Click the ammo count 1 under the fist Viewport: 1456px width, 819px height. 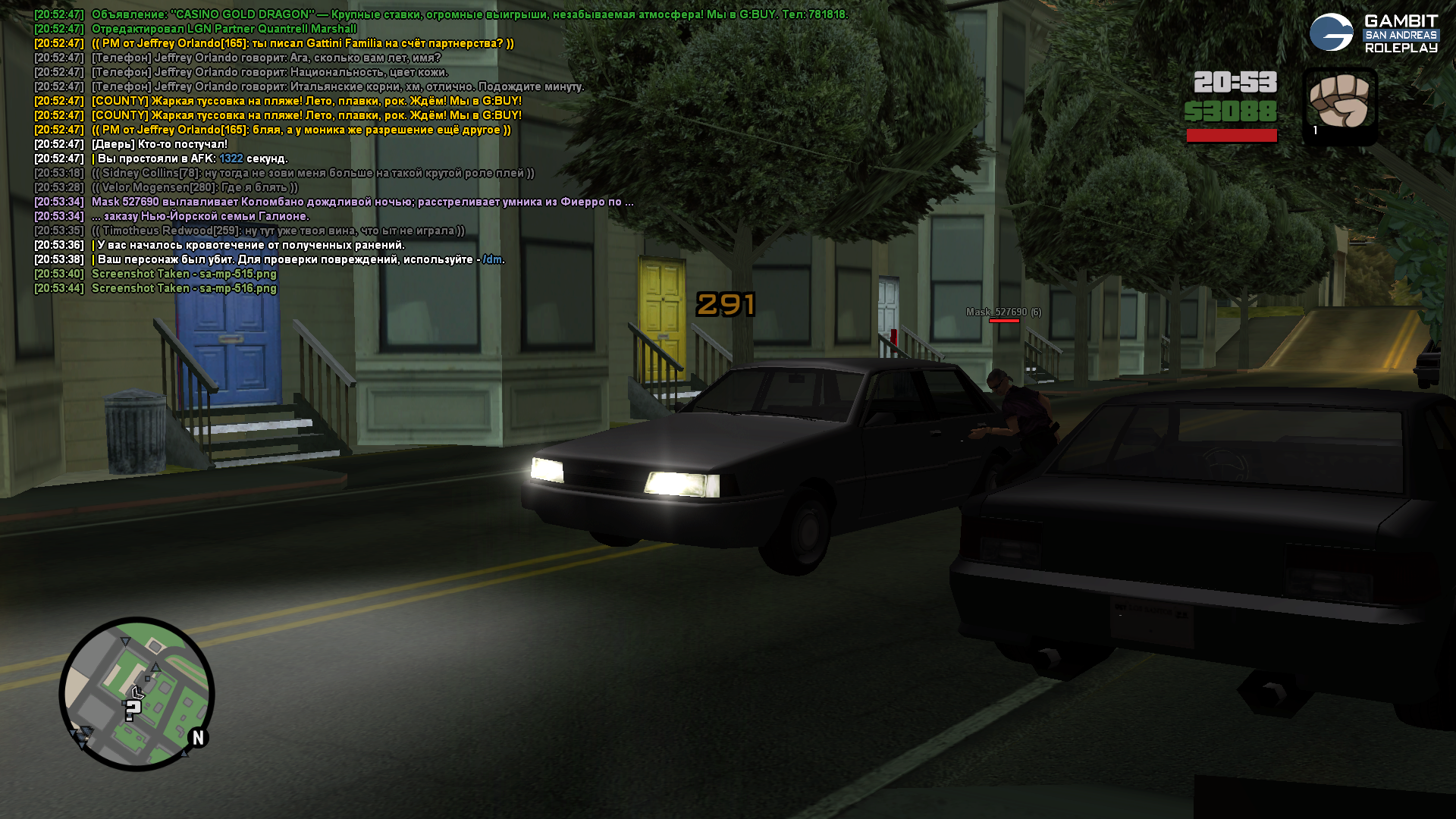tap(1315, 130)
